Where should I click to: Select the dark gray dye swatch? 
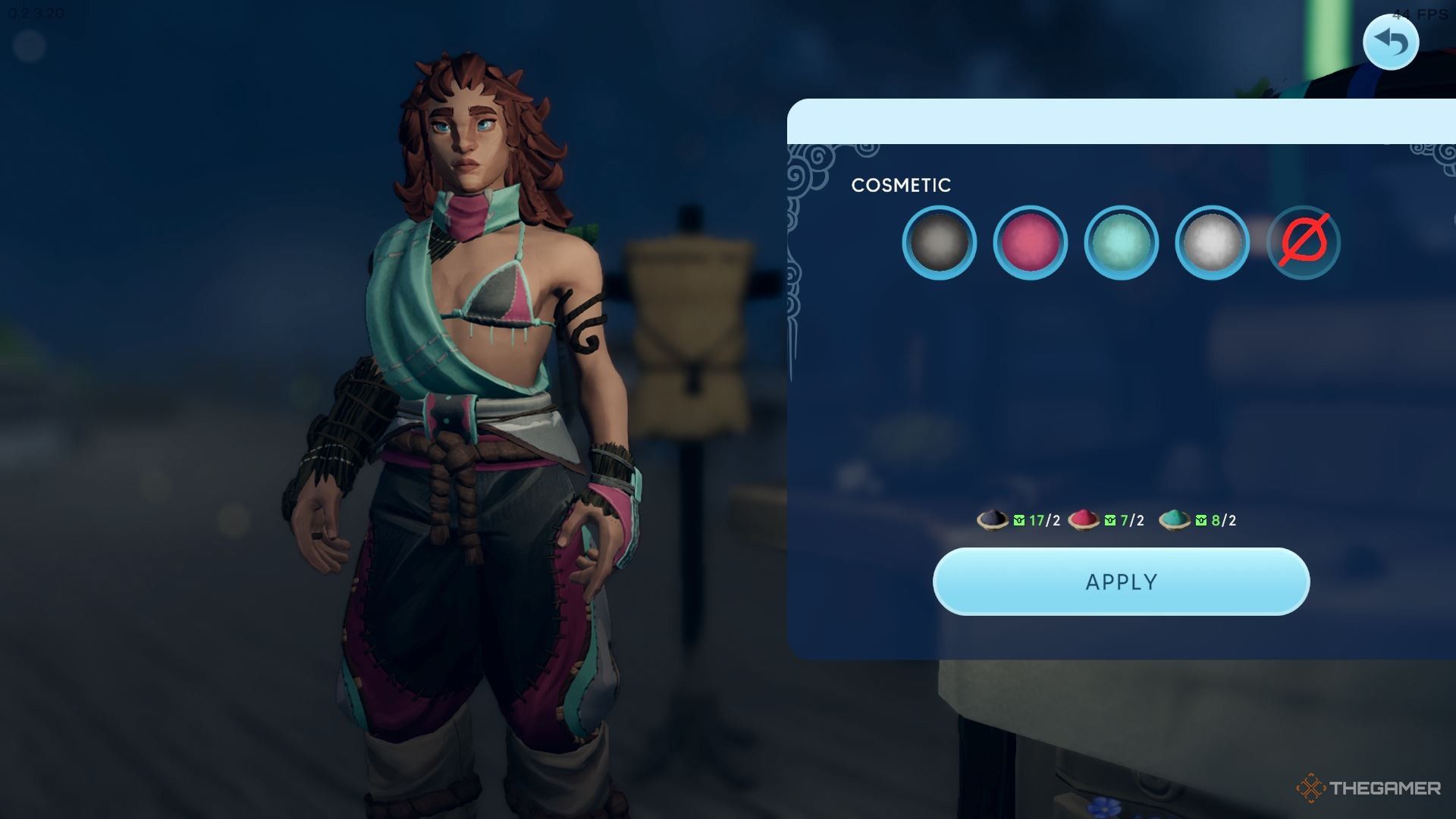click(940, 243)
